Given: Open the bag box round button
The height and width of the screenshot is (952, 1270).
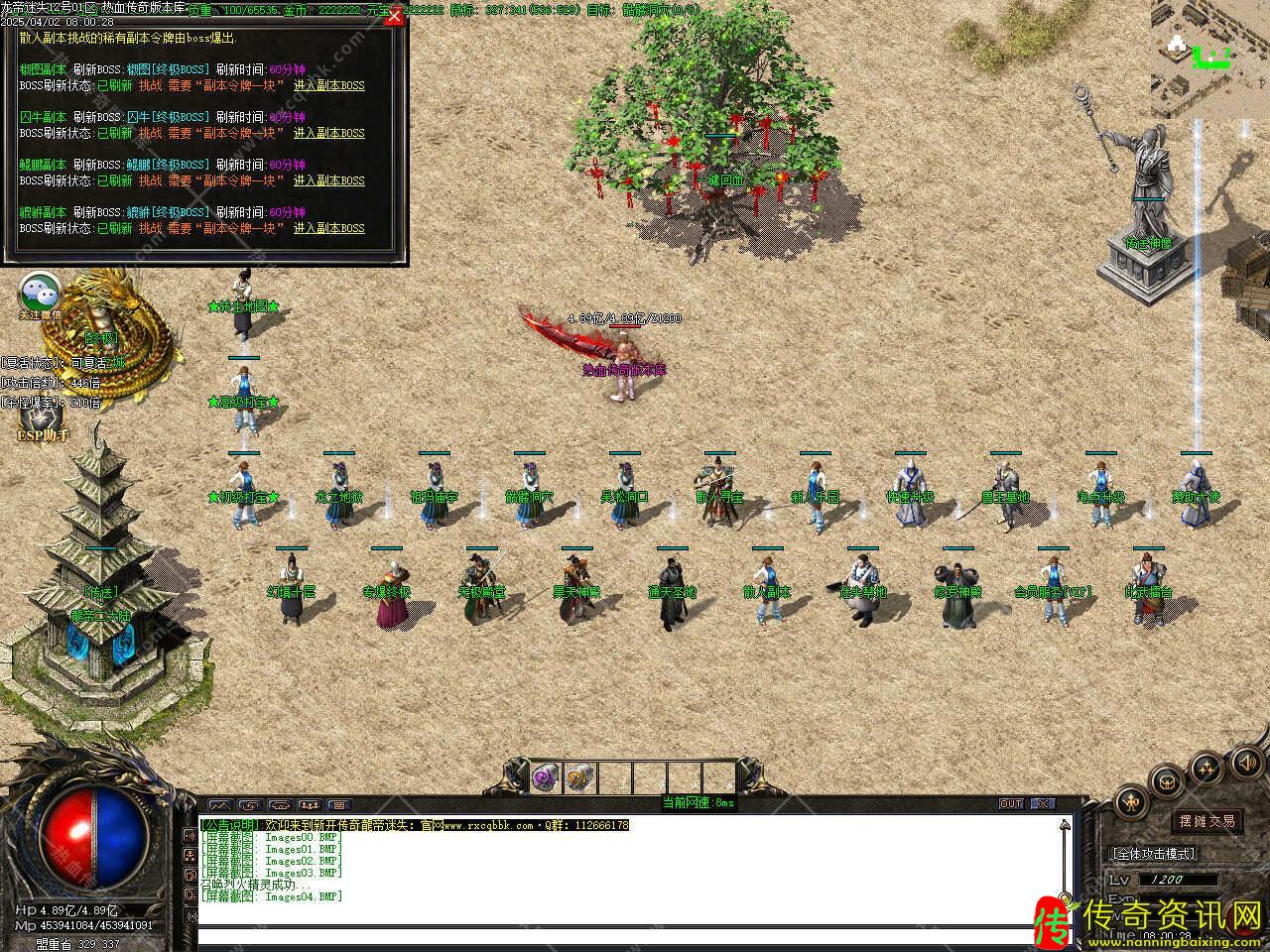Looking at the screenshot, I should [1168, 780].
